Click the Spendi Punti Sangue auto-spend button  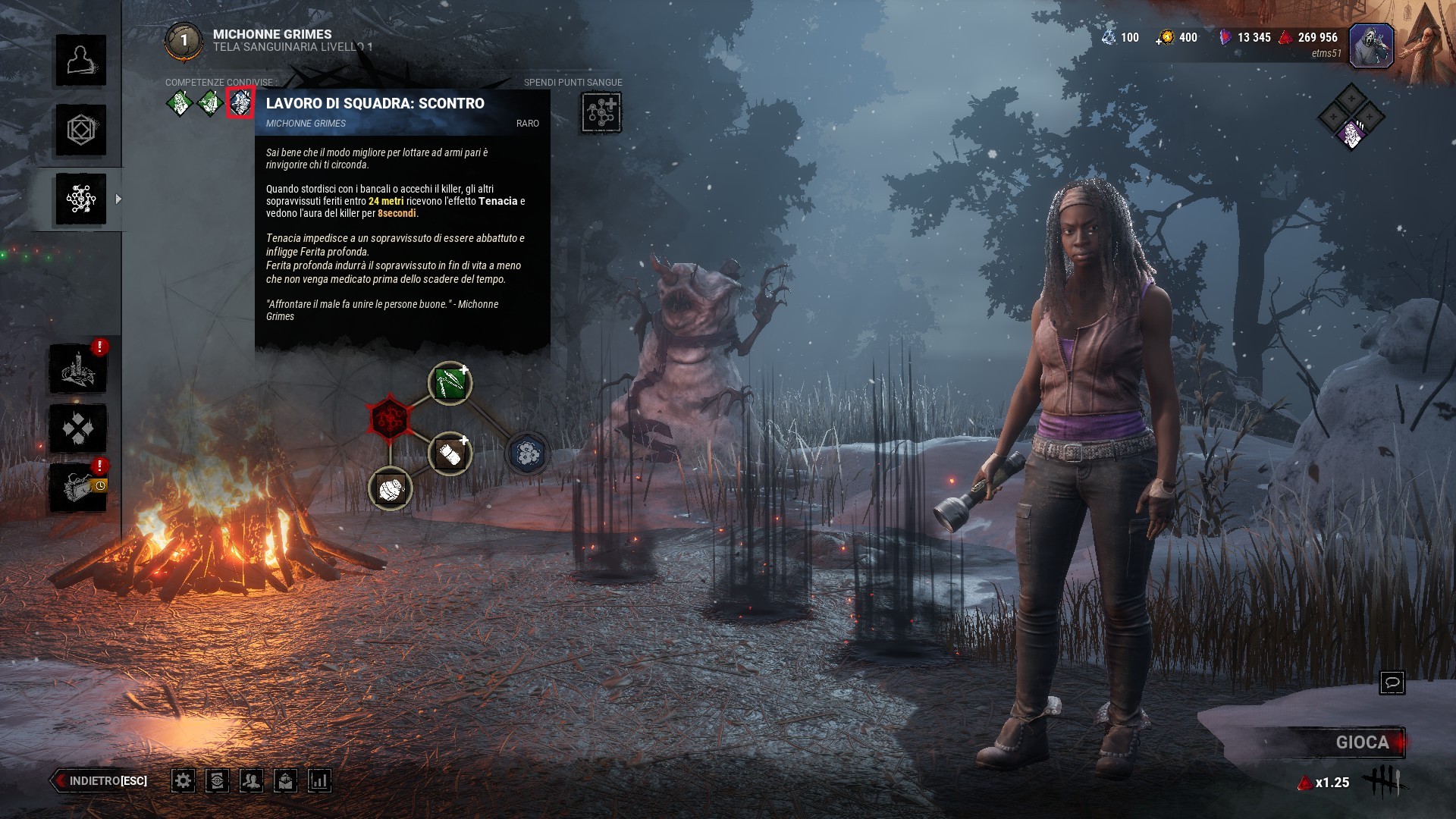(601, 113)
